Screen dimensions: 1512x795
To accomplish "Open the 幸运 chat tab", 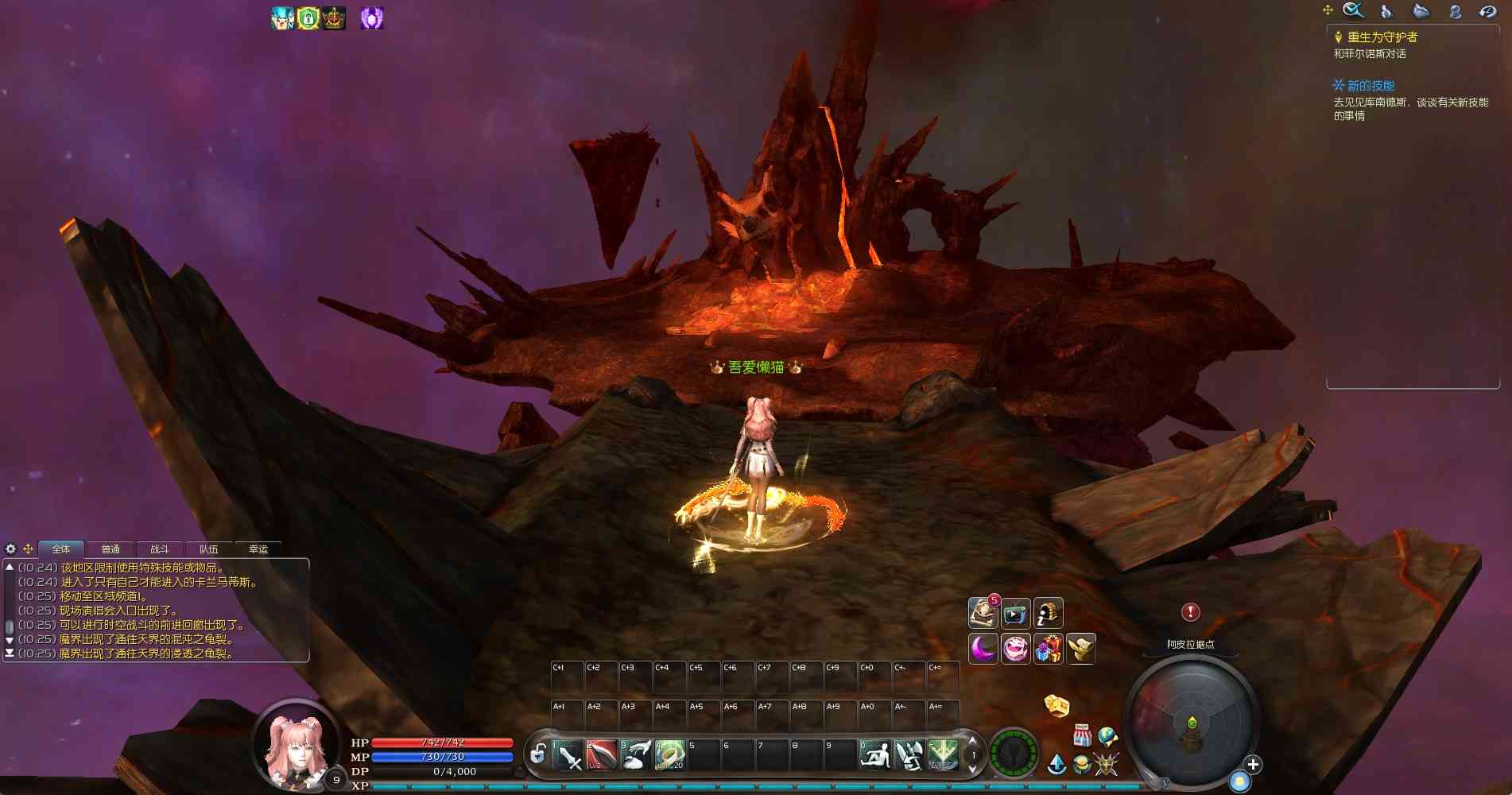I will point(258,549).
